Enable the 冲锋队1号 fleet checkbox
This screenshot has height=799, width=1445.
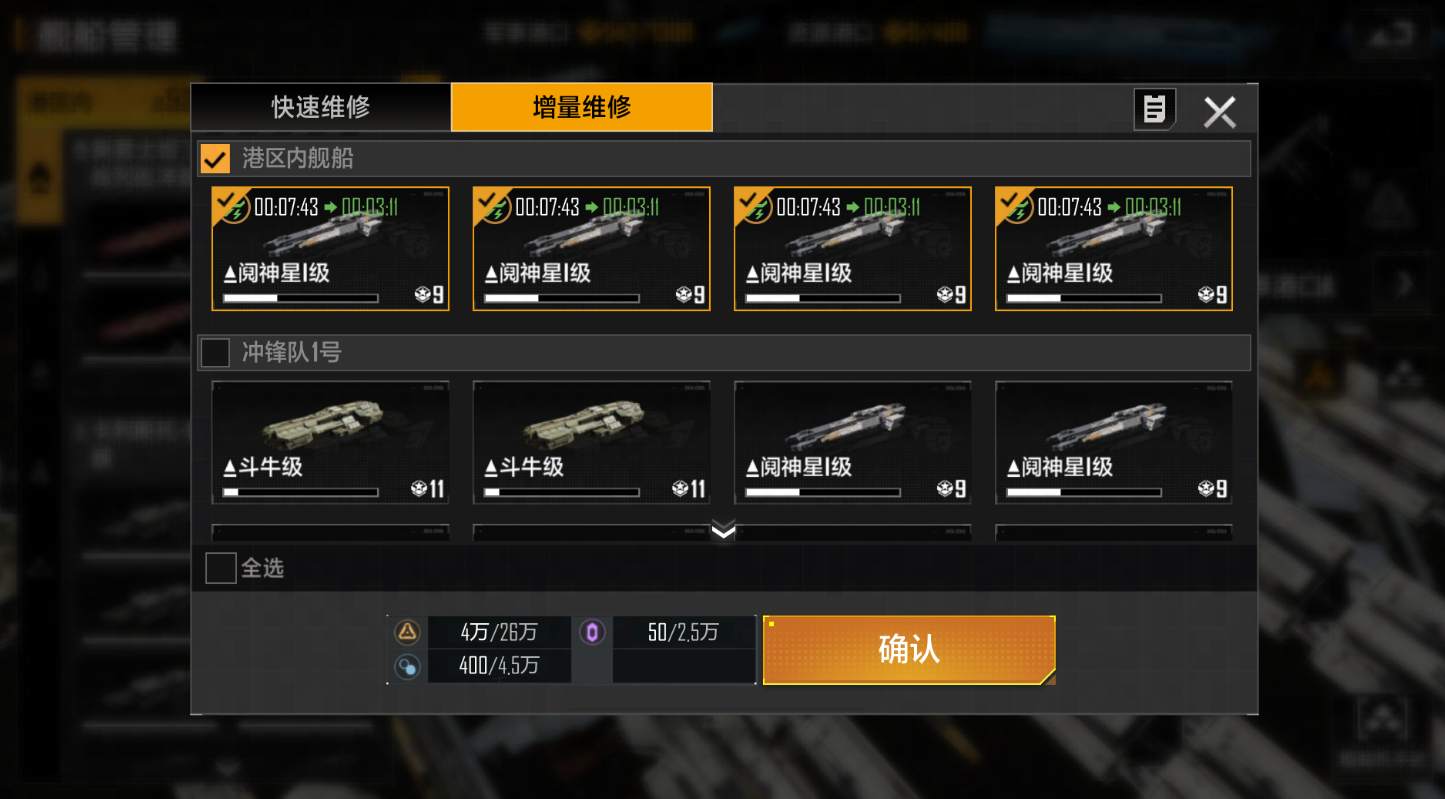pyautogui.click(x=214, y=352)
